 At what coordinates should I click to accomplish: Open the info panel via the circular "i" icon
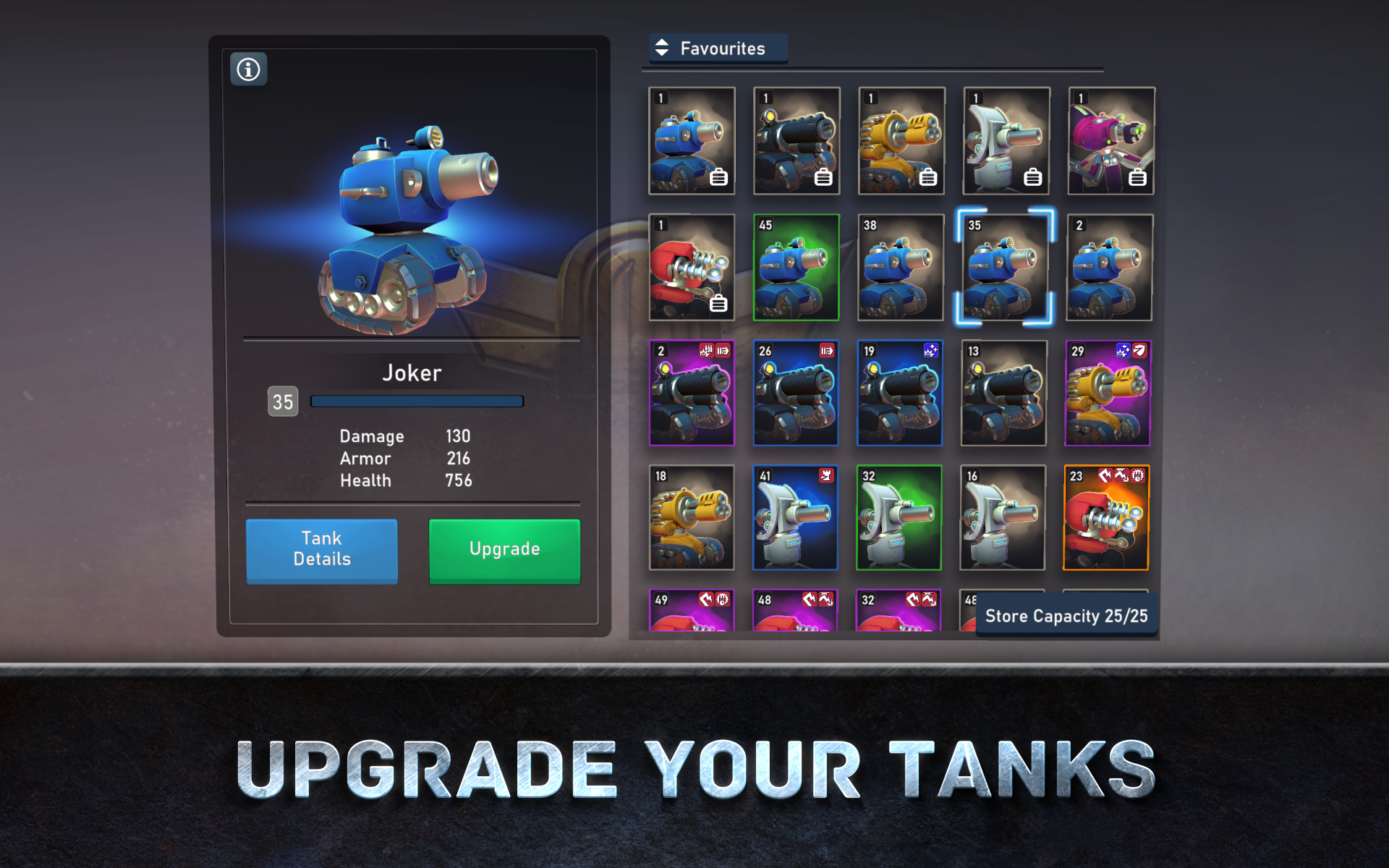click(248, 69)
